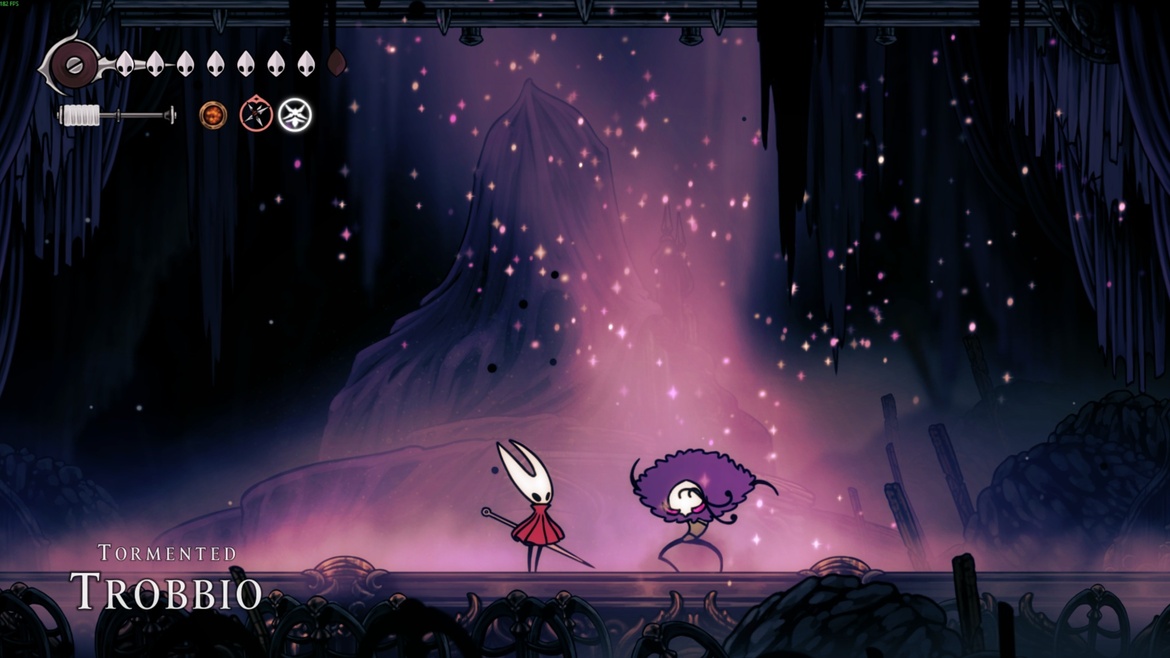
Task: Click the crimson crest emblem beside the masks
Action: pos(72,65)
